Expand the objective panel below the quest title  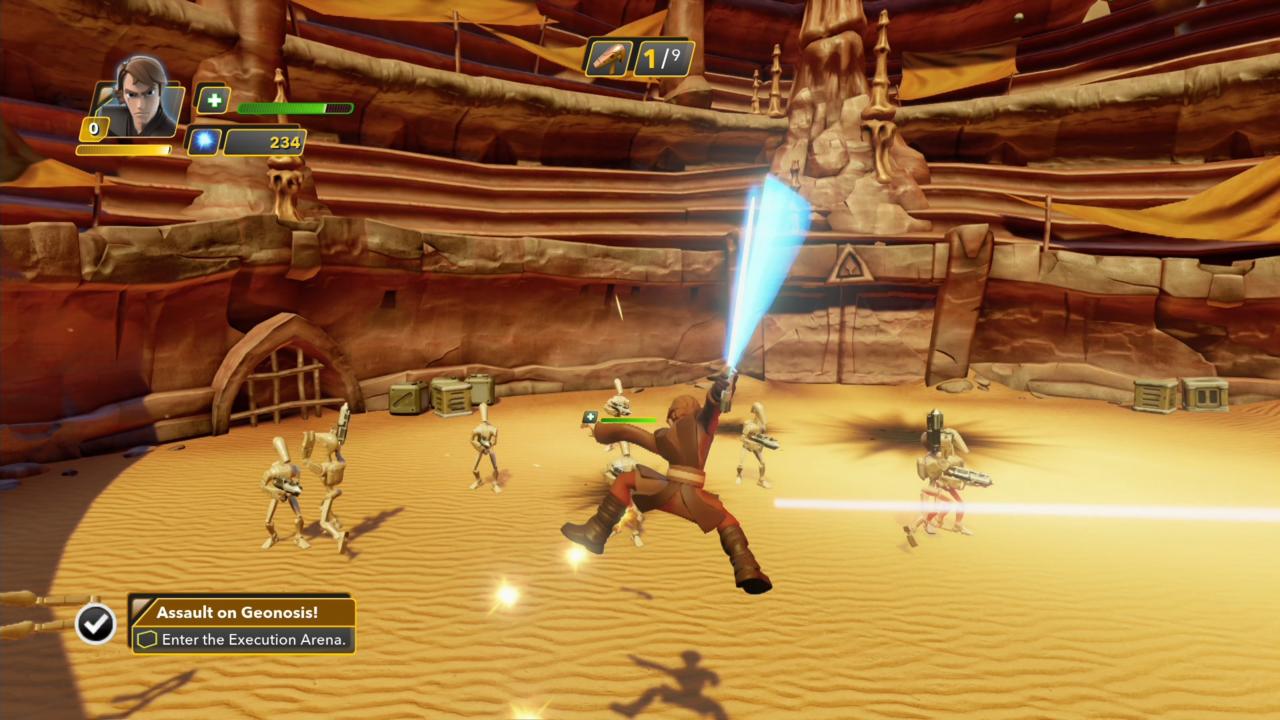click(243, 639)
